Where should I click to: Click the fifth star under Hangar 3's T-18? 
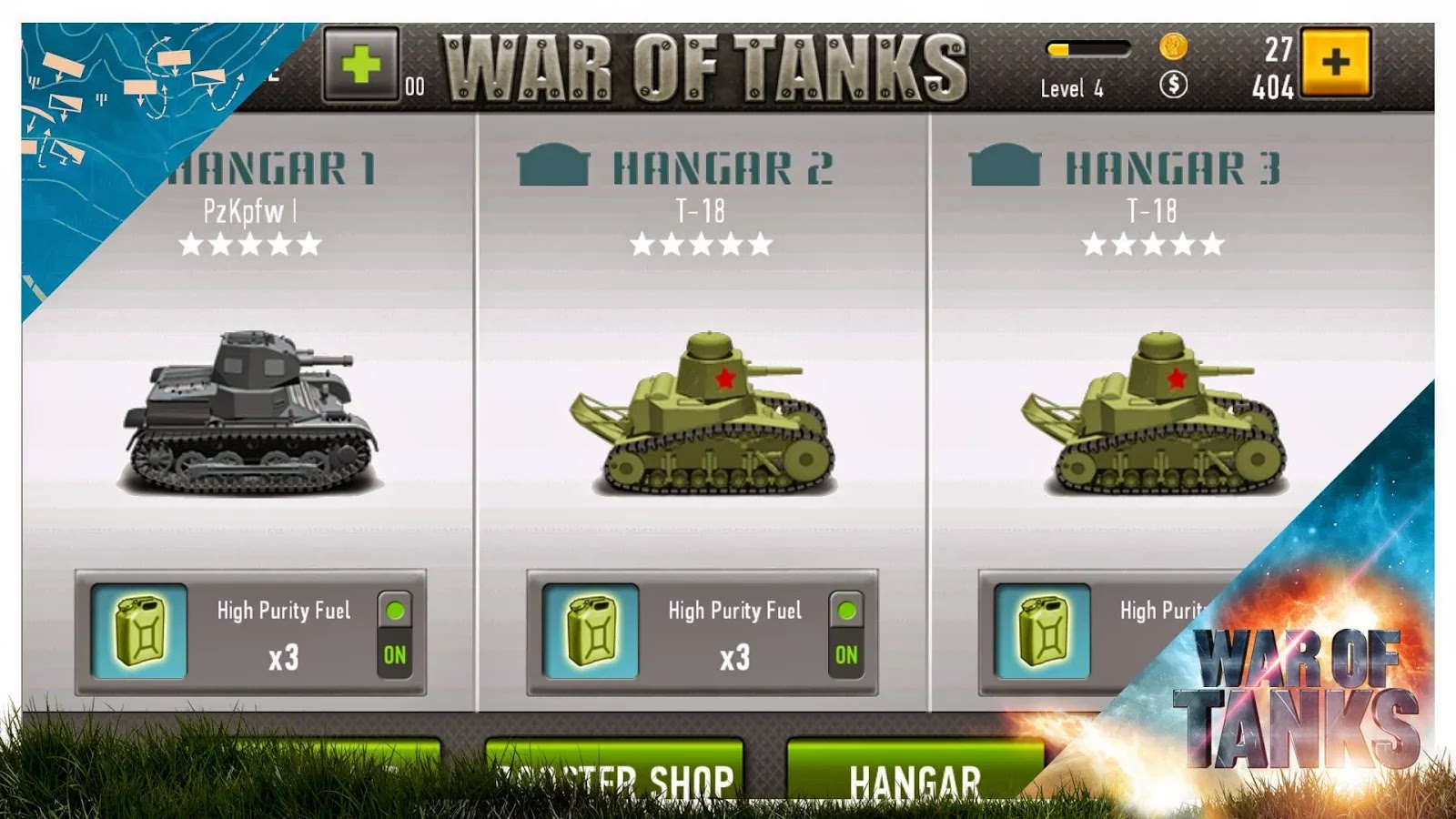1212,244
